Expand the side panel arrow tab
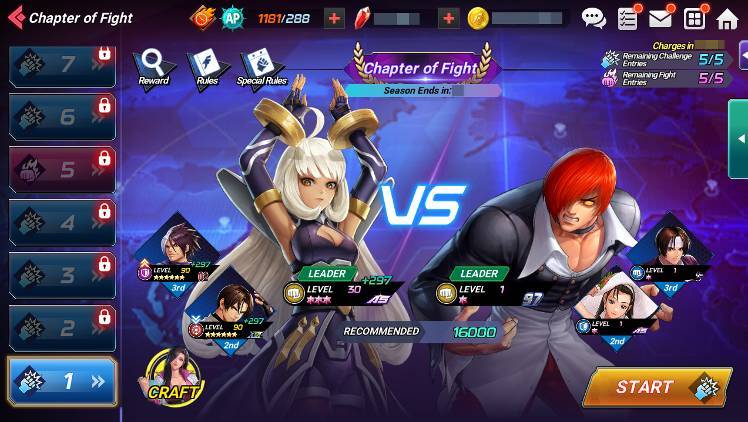 [739, 138]
